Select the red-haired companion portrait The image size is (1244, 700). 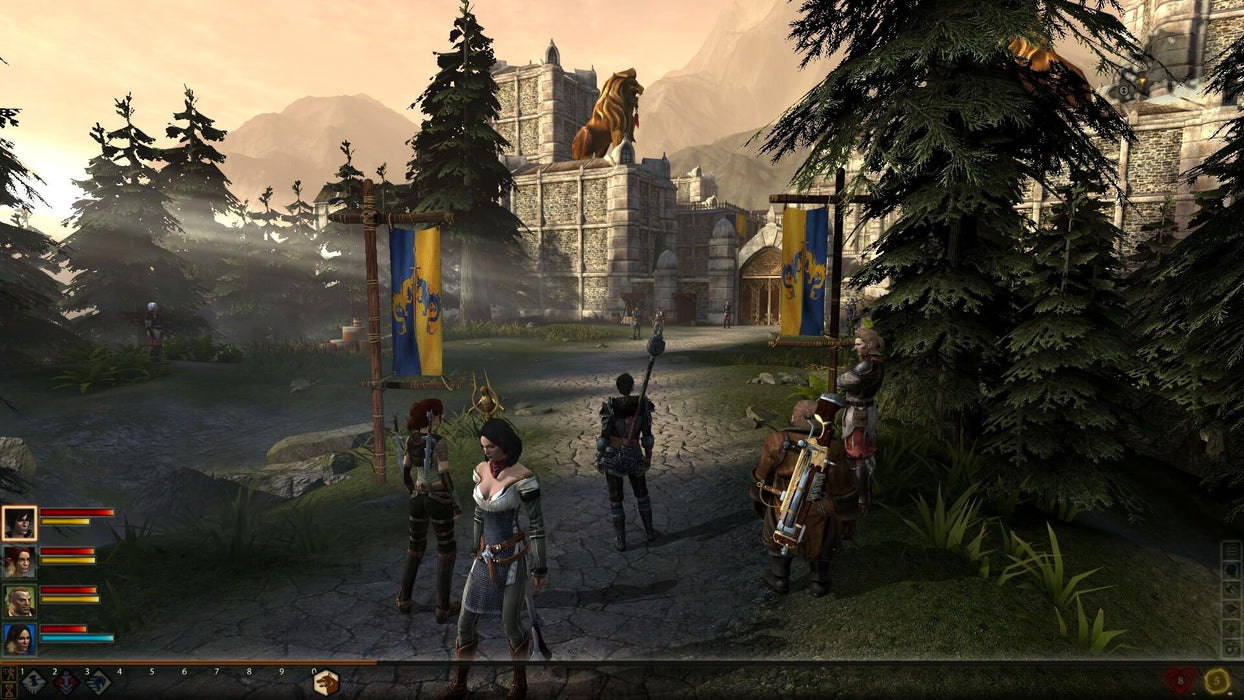click(19, 562)
